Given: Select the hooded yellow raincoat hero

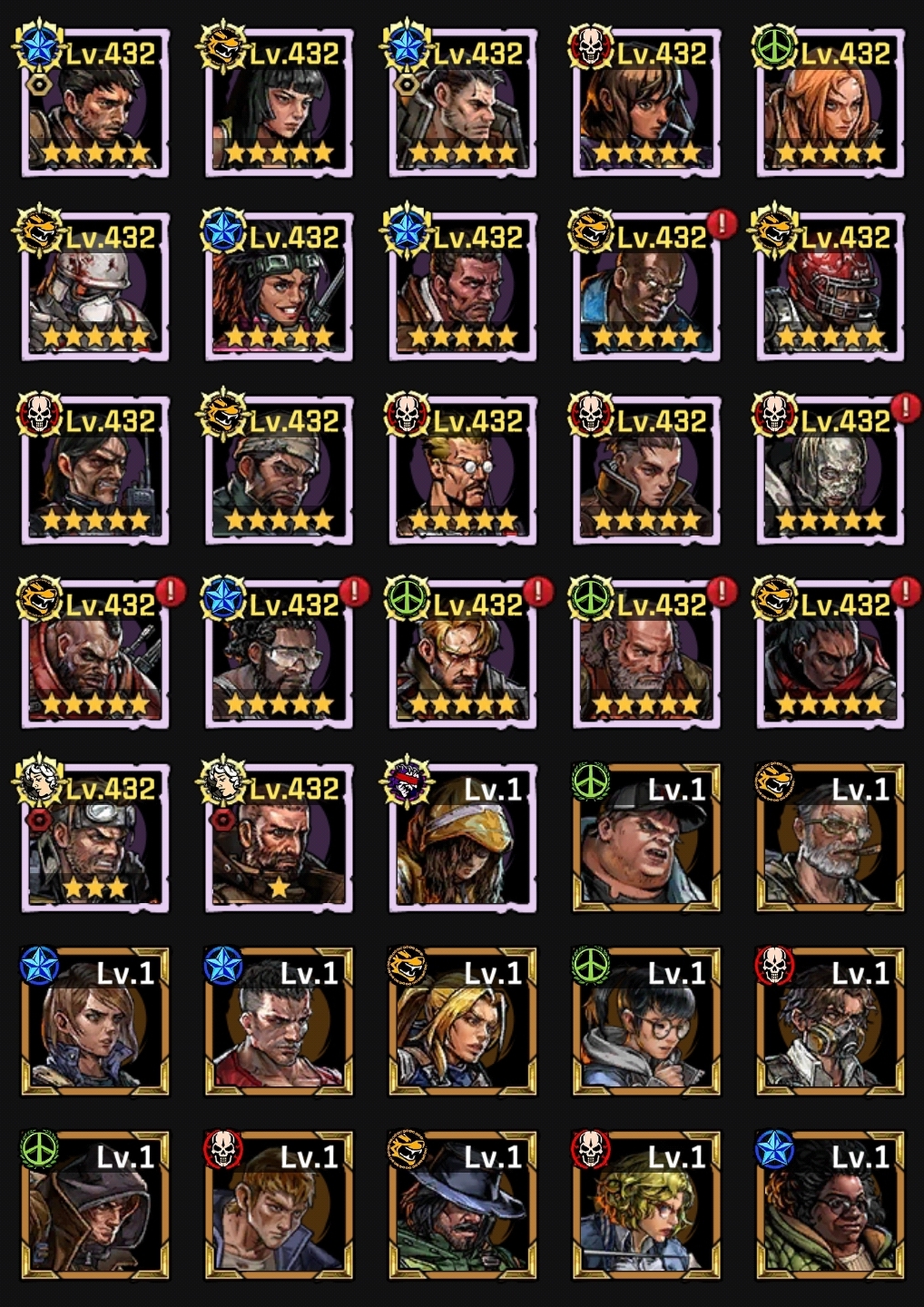Looking at the screenshot, I should 462,839.
